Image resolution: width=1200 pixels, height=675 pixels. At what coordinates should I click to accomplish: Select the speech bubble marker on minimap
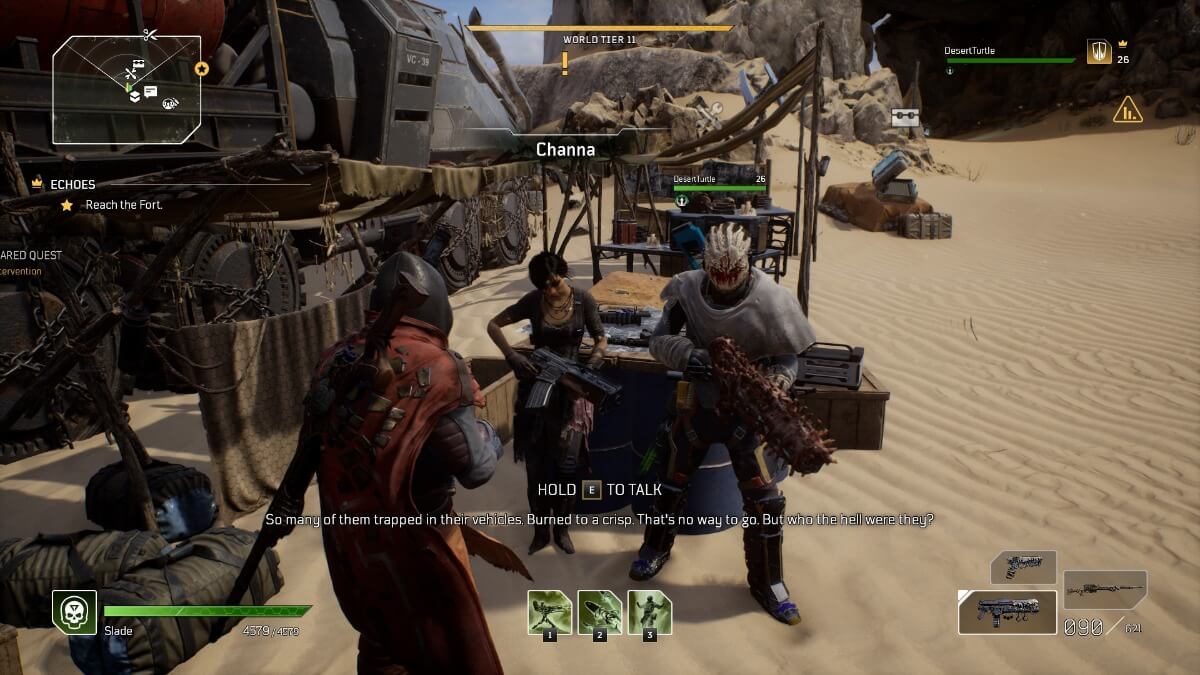click(x=150, y=92)
